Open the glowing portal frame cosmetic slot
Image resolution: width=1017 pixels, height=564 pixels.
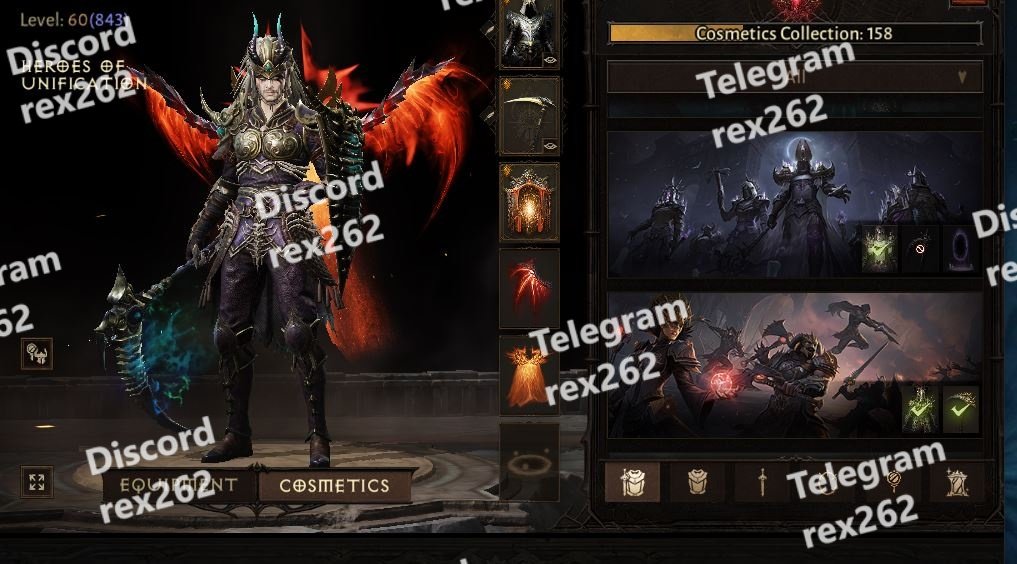tap(529, 202)
